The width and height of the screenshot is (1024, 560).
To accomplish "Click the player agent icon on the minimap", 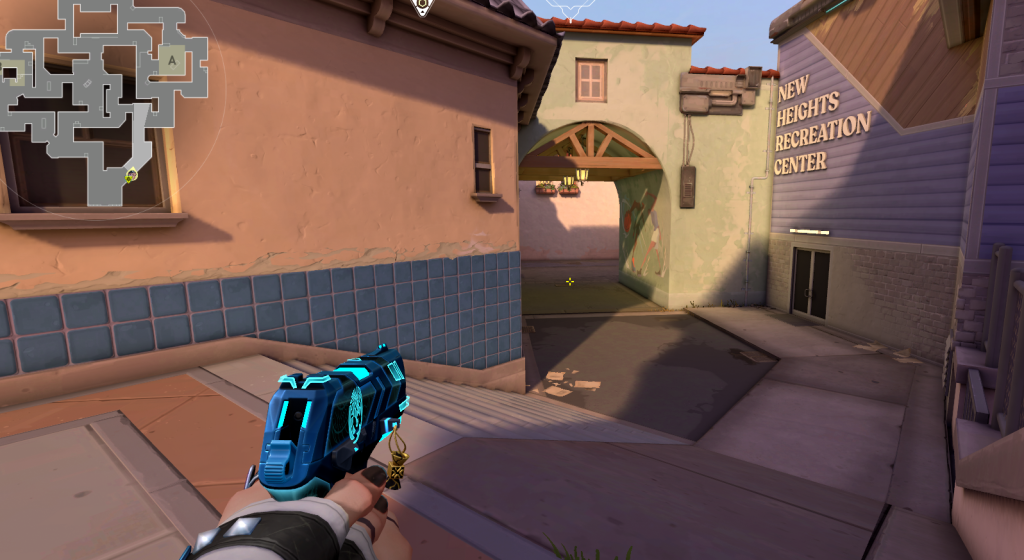I will point(131,176).
